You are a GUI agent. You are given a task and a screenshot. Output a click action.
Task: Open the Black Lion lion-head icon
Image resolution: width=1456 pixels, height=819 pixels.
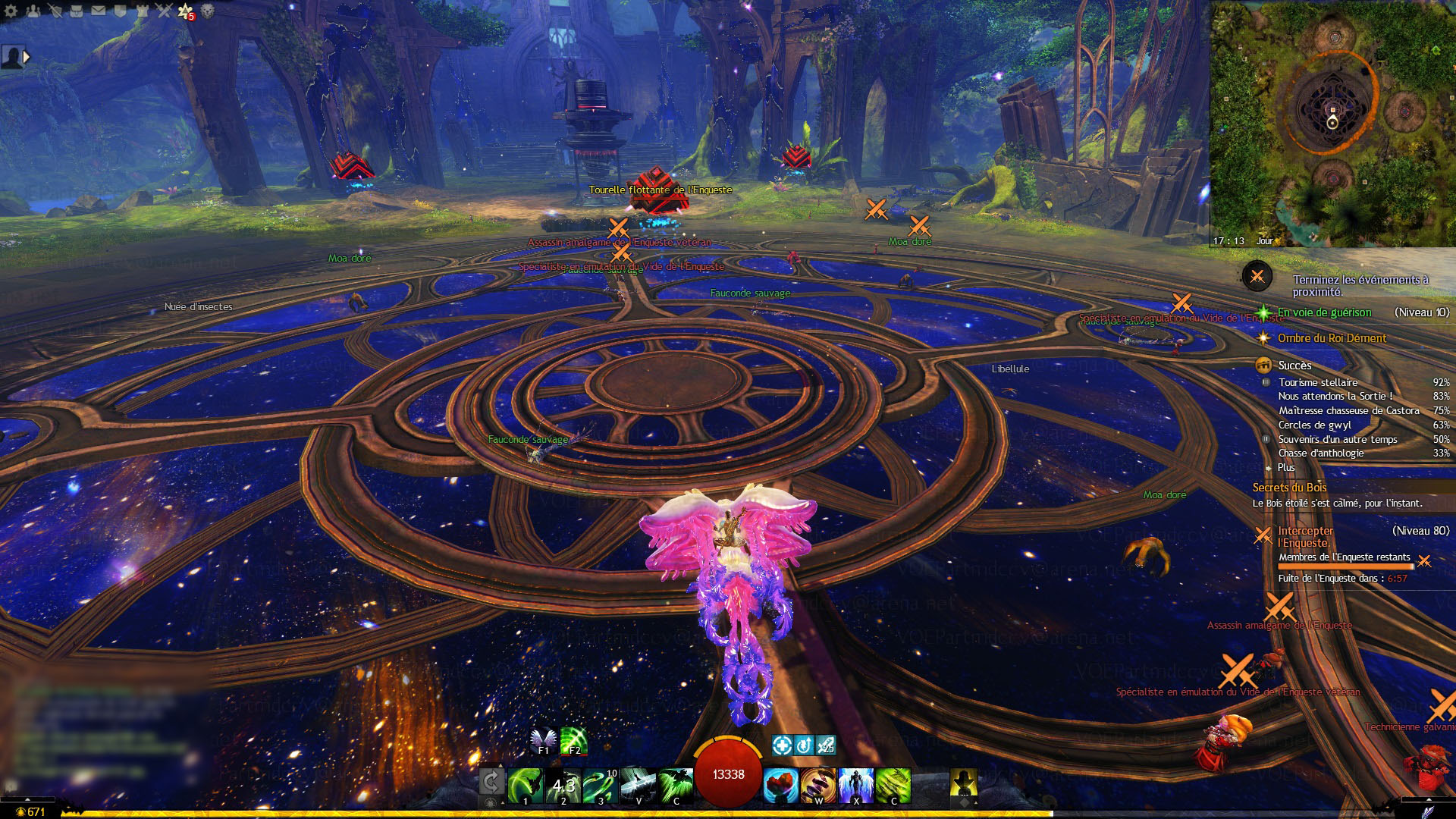click(x=207, y=11)
